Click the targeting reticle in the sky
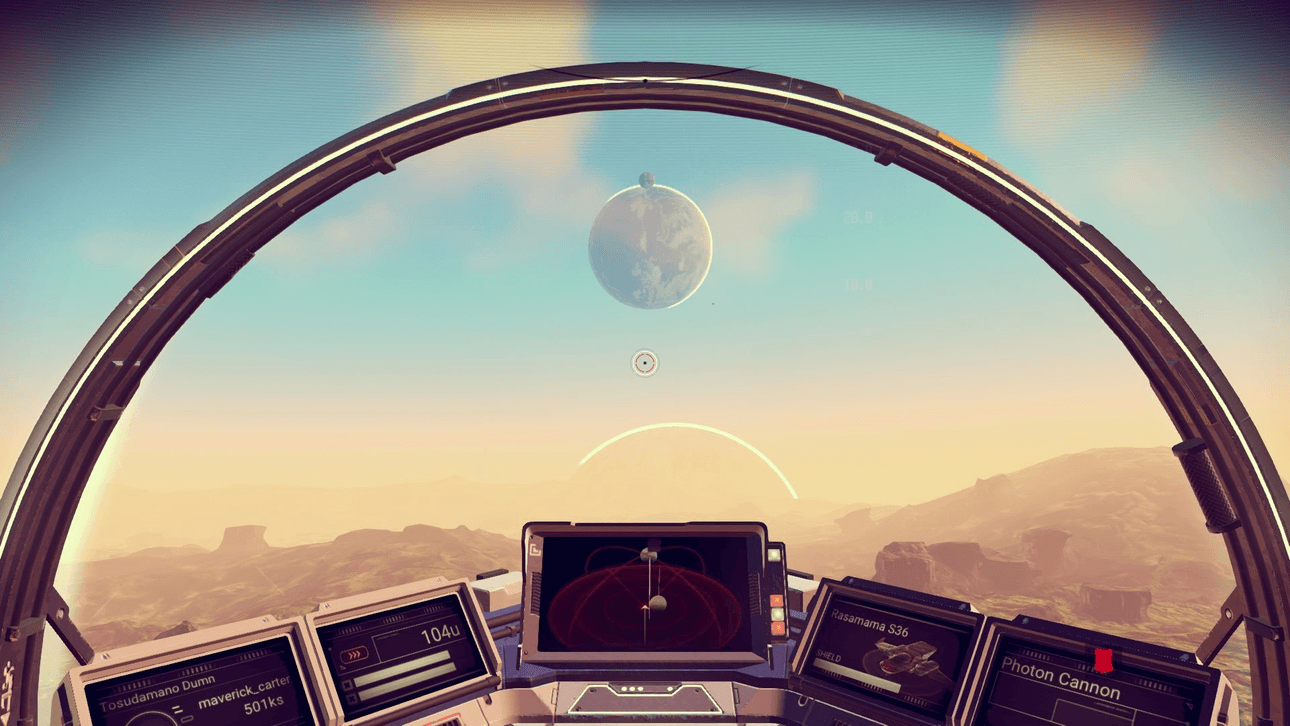The image size is (1290, 726). tap(644, 363)
